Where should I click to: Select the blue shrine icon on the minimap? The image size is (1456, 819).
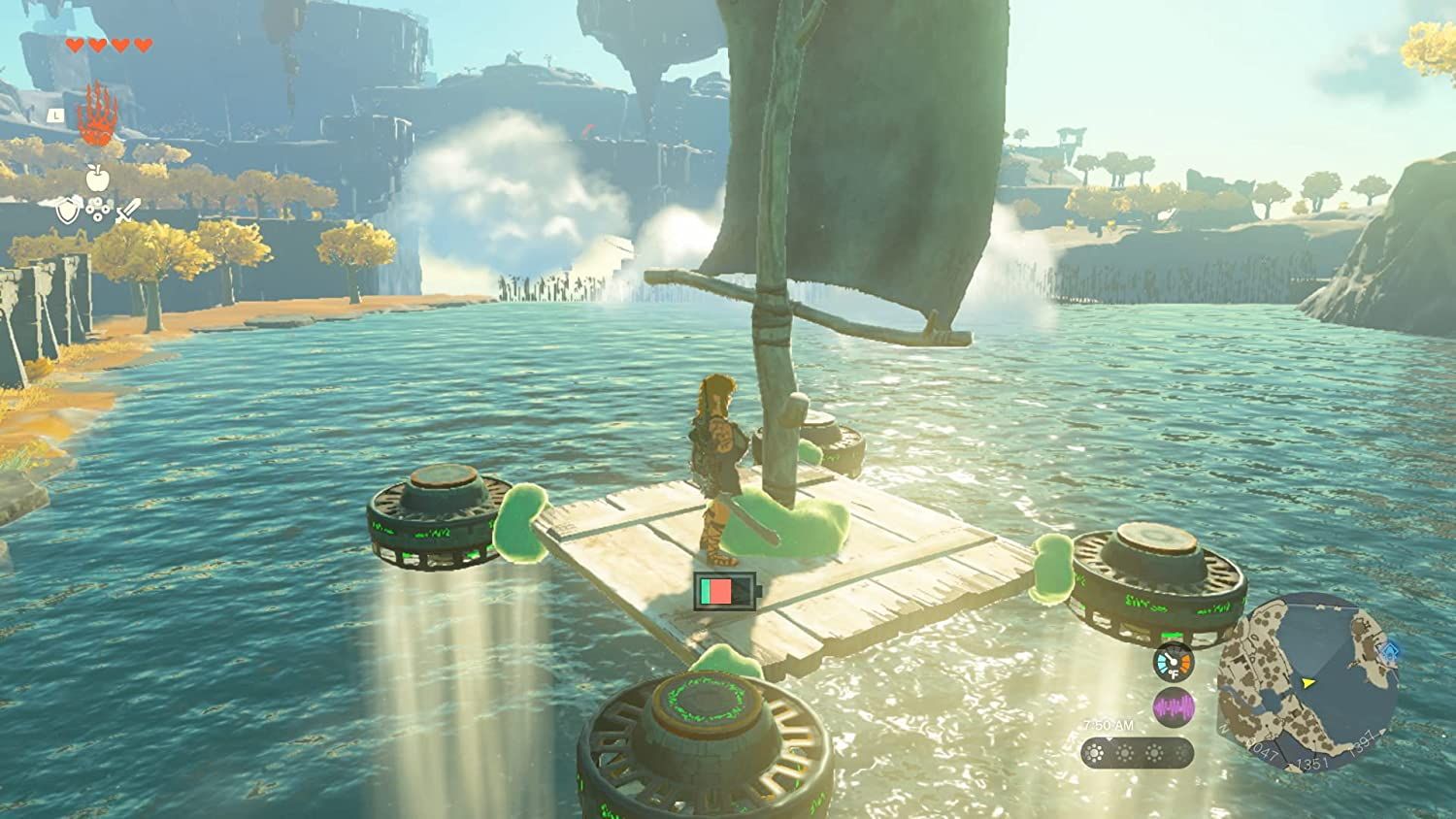pyautogui.click(x=1389, y=650)
